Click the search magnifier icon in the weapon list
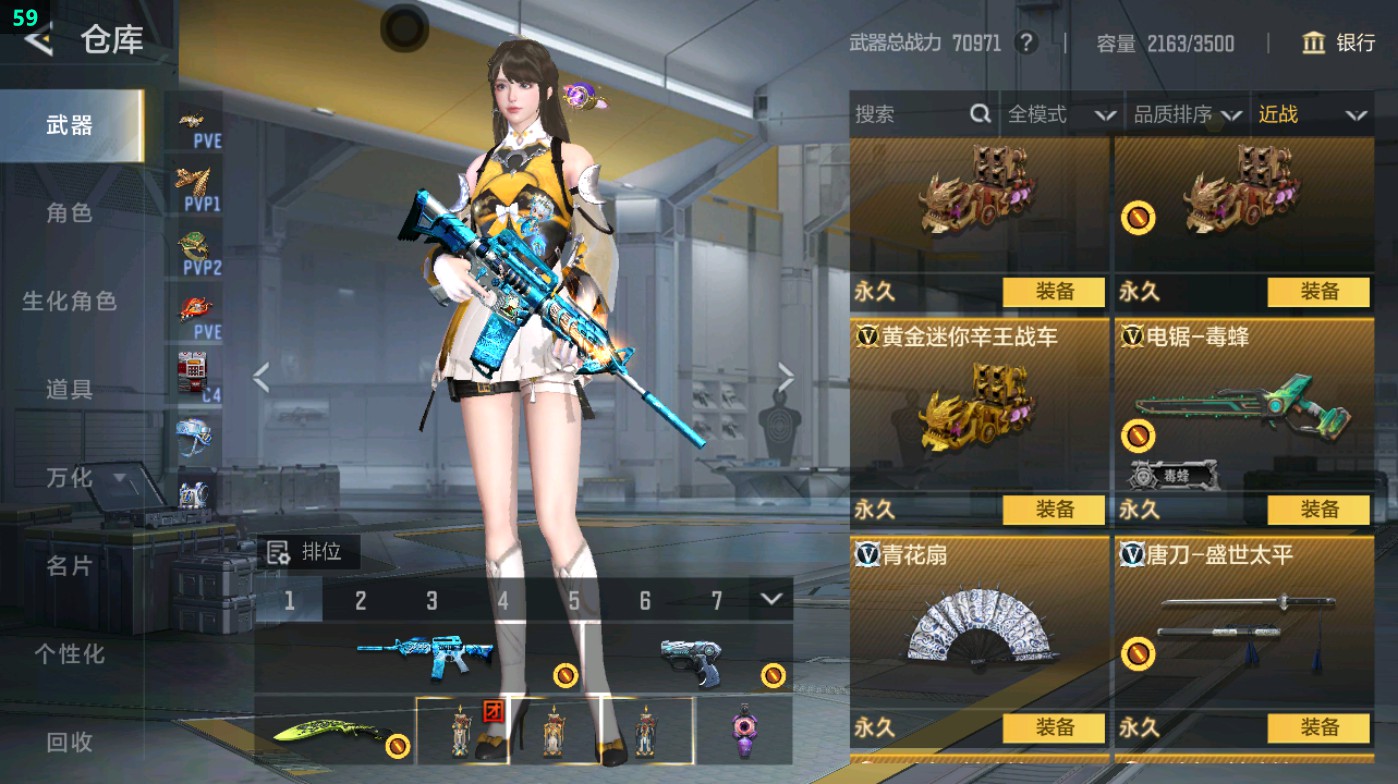Image resolution: width=1398 pixels, height=784 pixels. pos(978,115)
